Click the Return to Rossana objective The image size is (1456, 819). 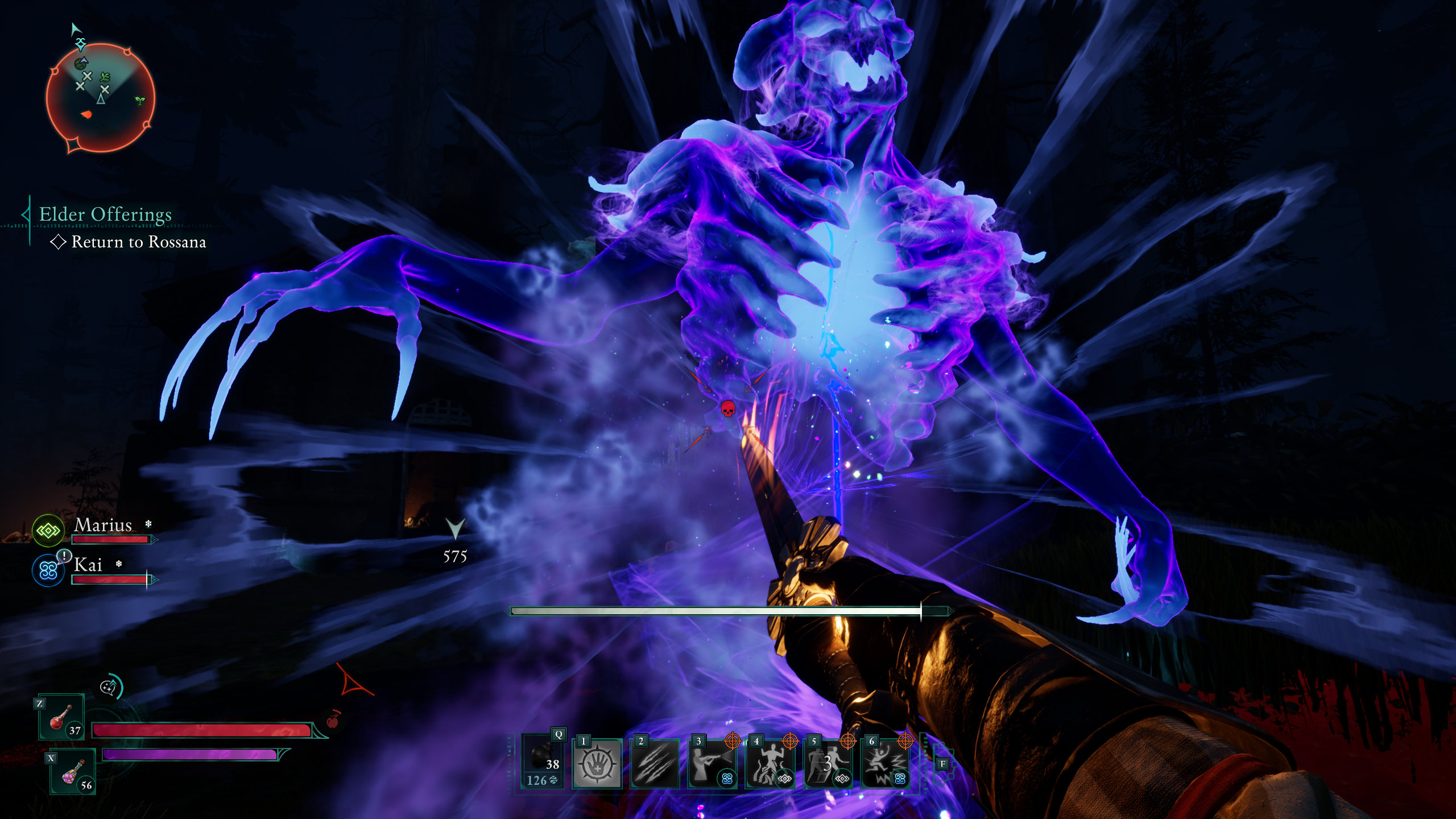coord(138,242)
